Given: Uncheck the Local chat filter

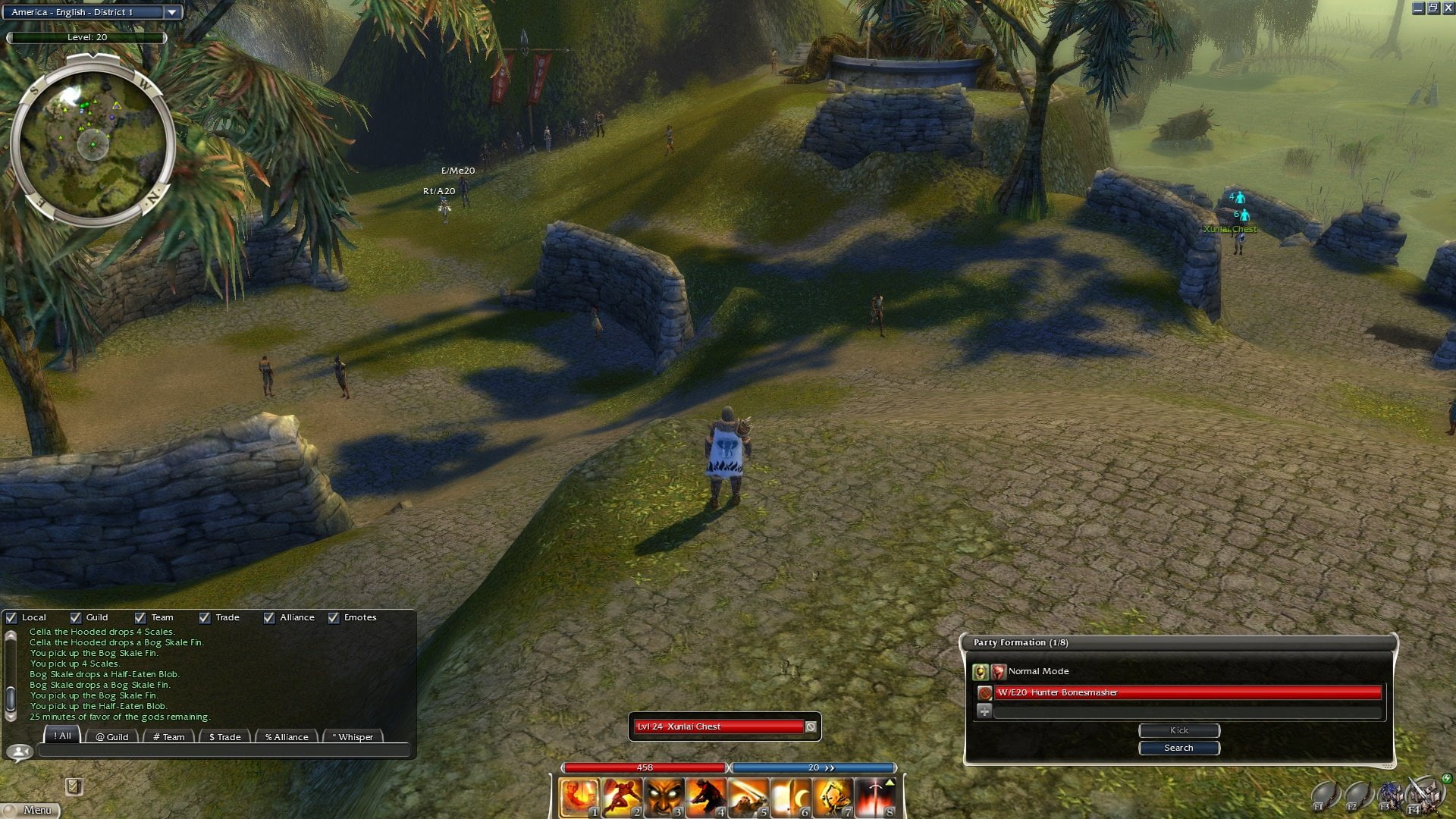Looking at the screenshot, I should coord(11,617).
